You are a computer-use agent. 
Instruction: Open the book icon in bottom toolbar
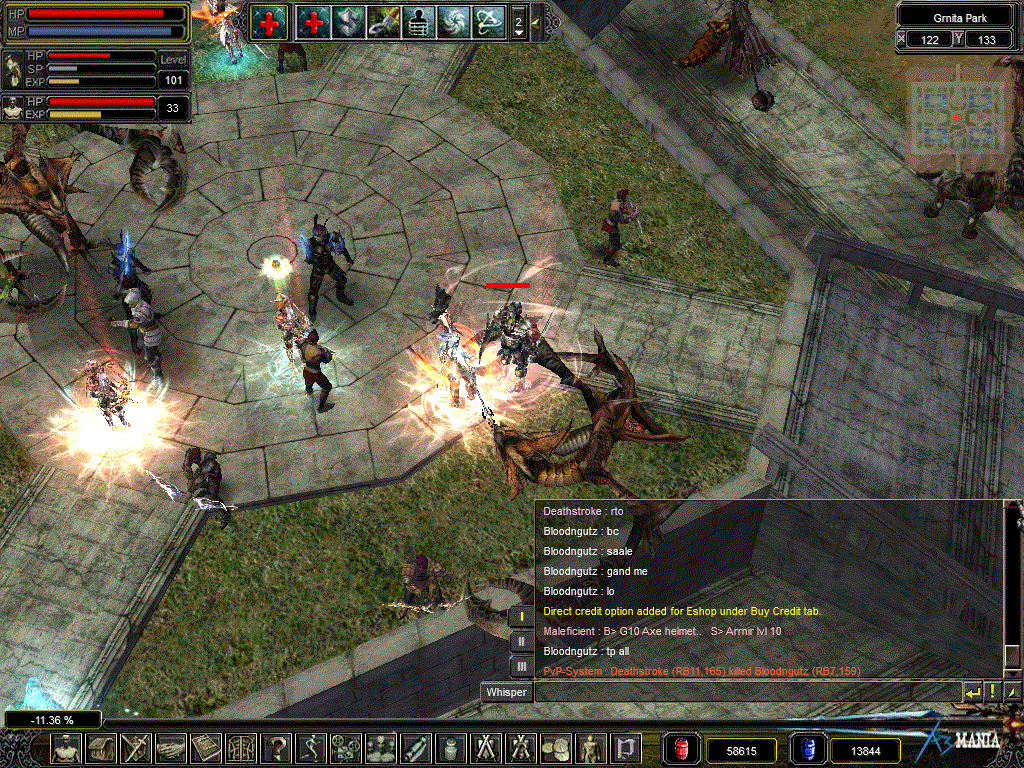[x=206, y=748]
